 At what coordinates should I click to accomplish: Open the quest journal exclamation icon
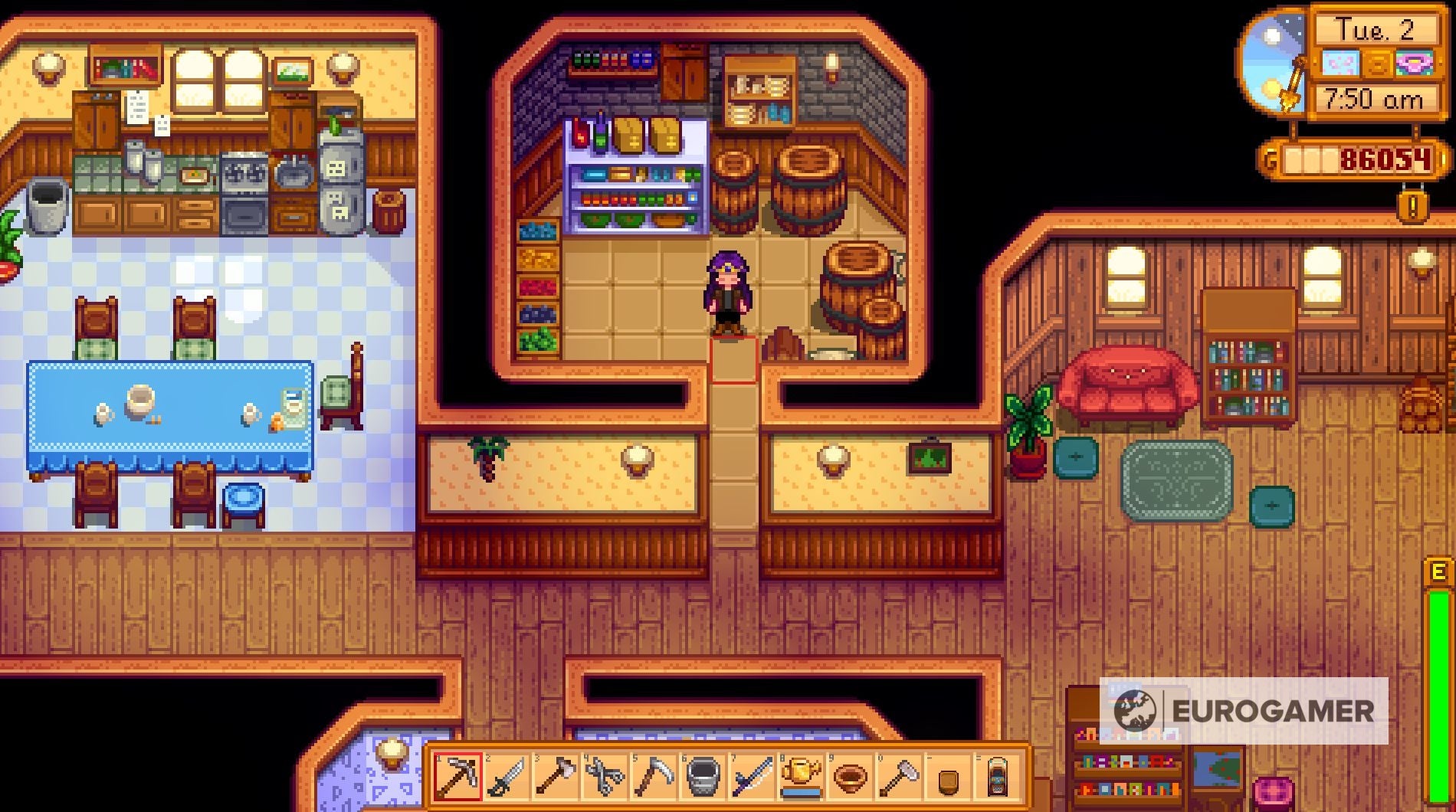coord(1412,205)
